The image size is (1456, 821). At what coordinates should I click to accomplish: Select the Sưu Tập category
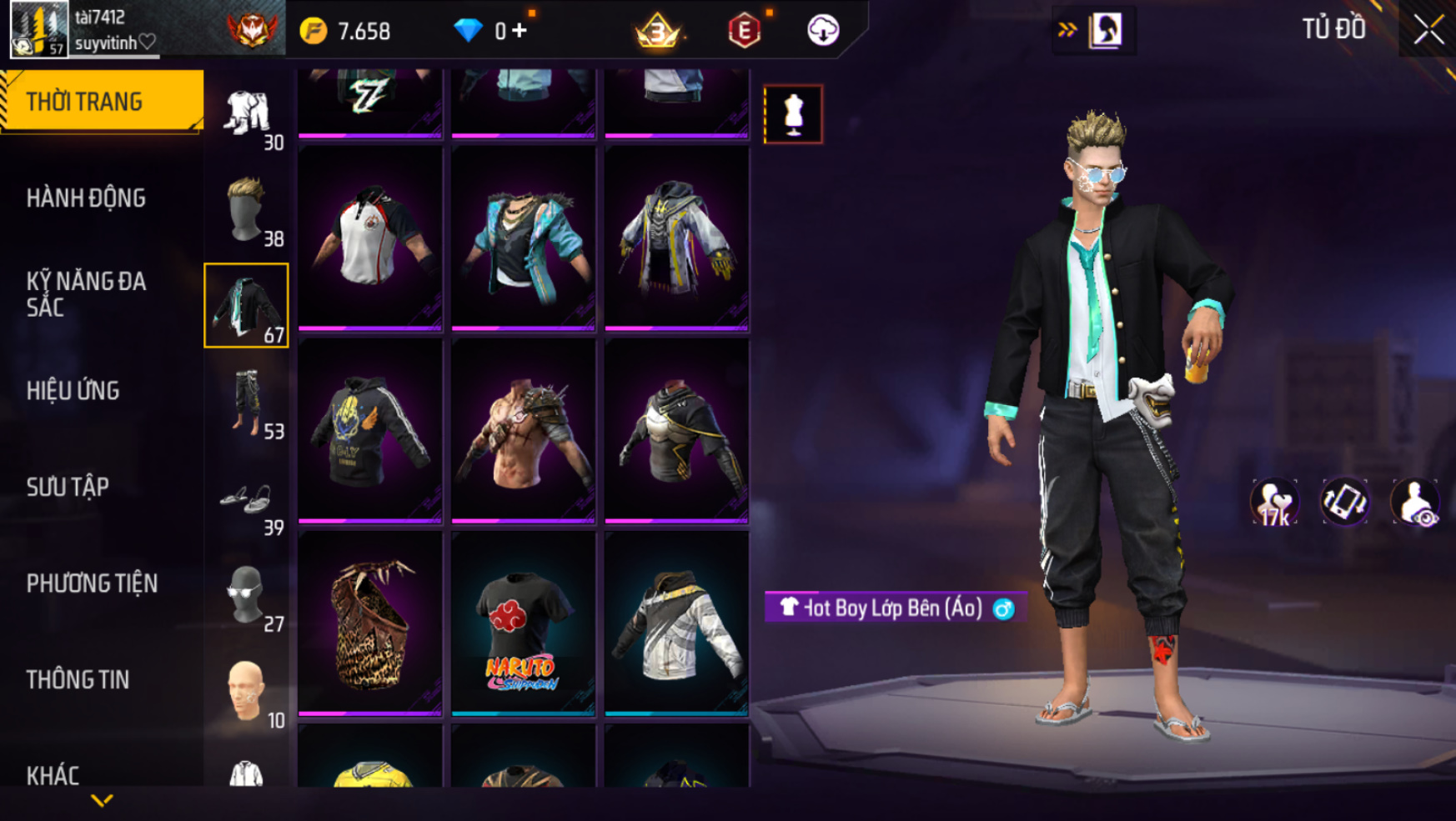68,487
